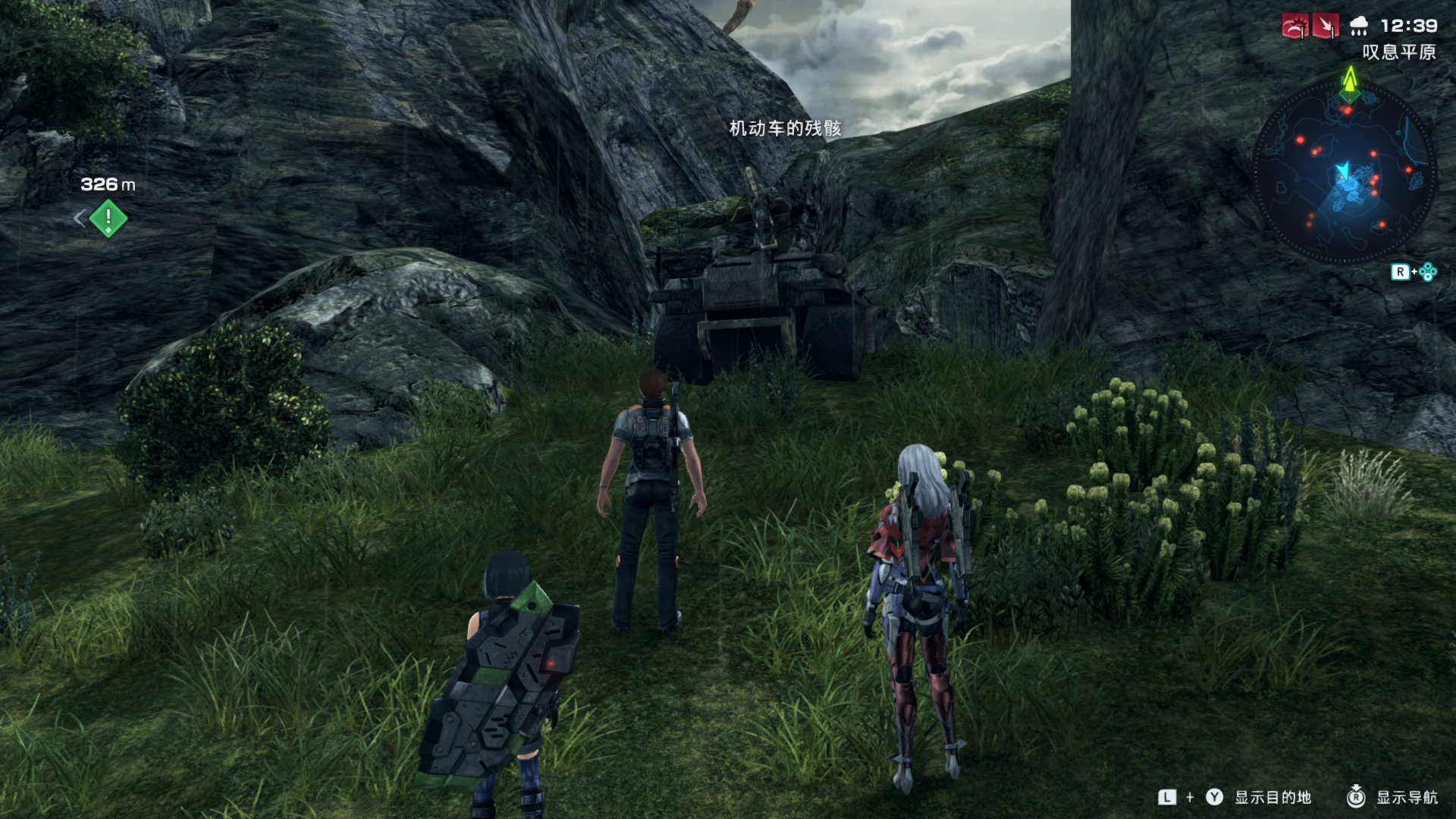1456x819 pixels.
Task: Click the R plus d-pad hint icon below minimap
Action: point(1413,271)
